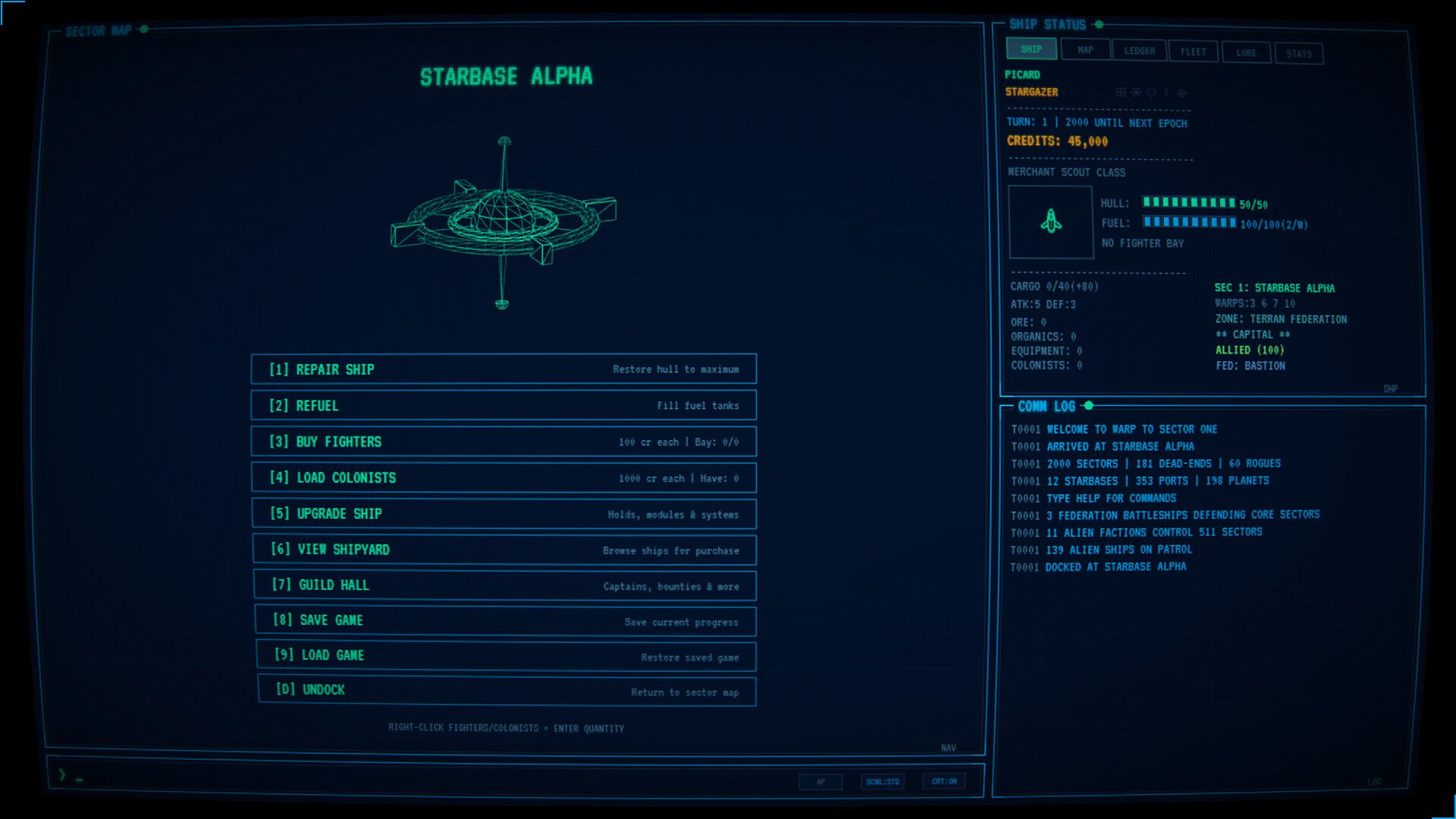Click the heart icon in ship status header

tap(1152, 93)
